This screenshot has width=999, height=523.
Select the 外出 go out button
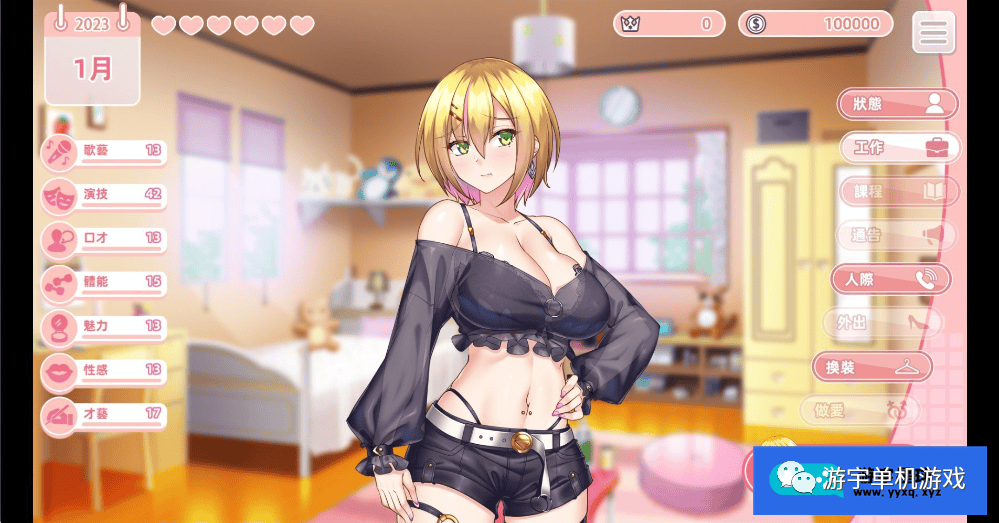pos(881,322)
